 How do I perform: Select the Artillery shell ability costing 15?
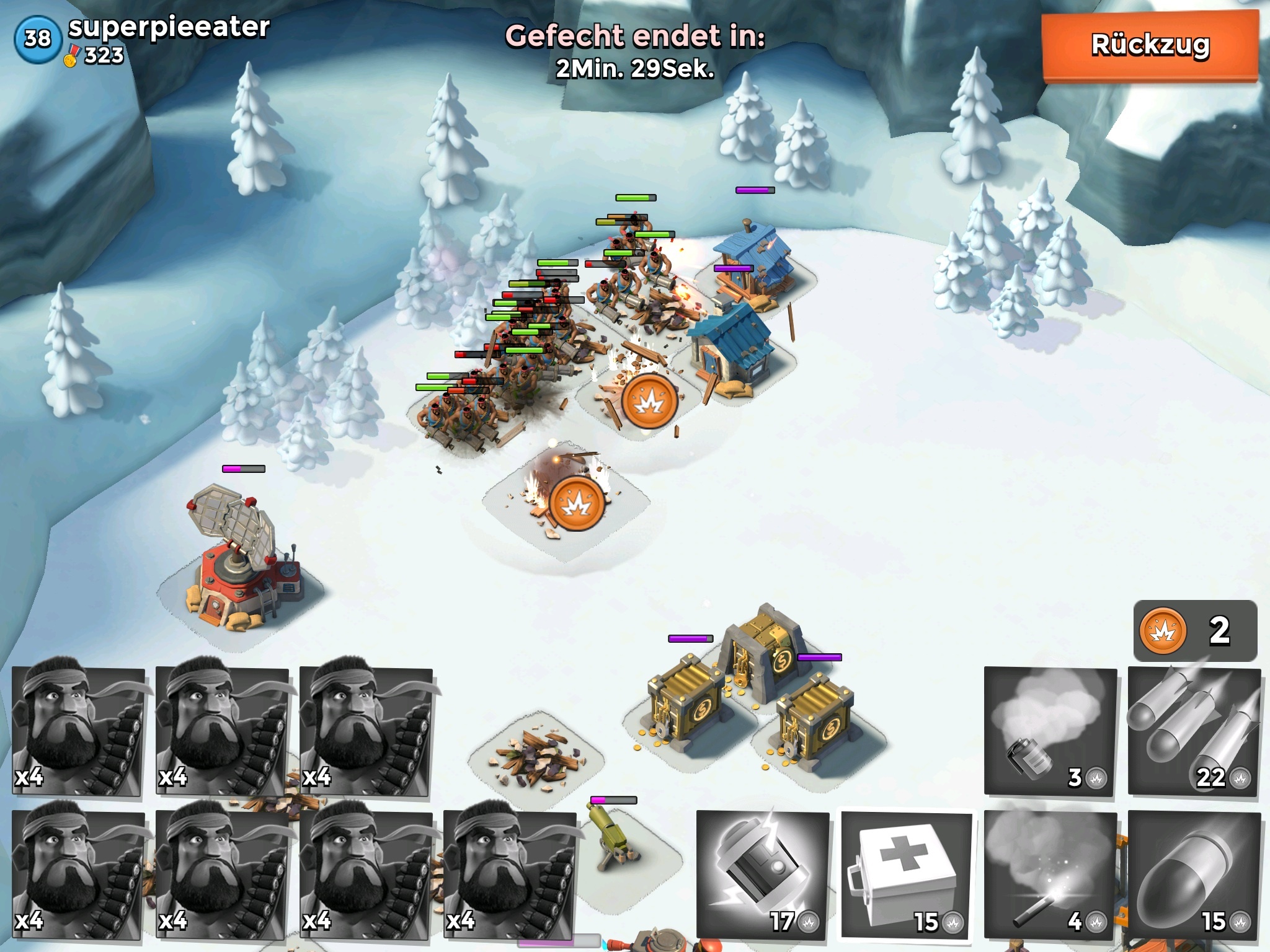pos(1193,875)
